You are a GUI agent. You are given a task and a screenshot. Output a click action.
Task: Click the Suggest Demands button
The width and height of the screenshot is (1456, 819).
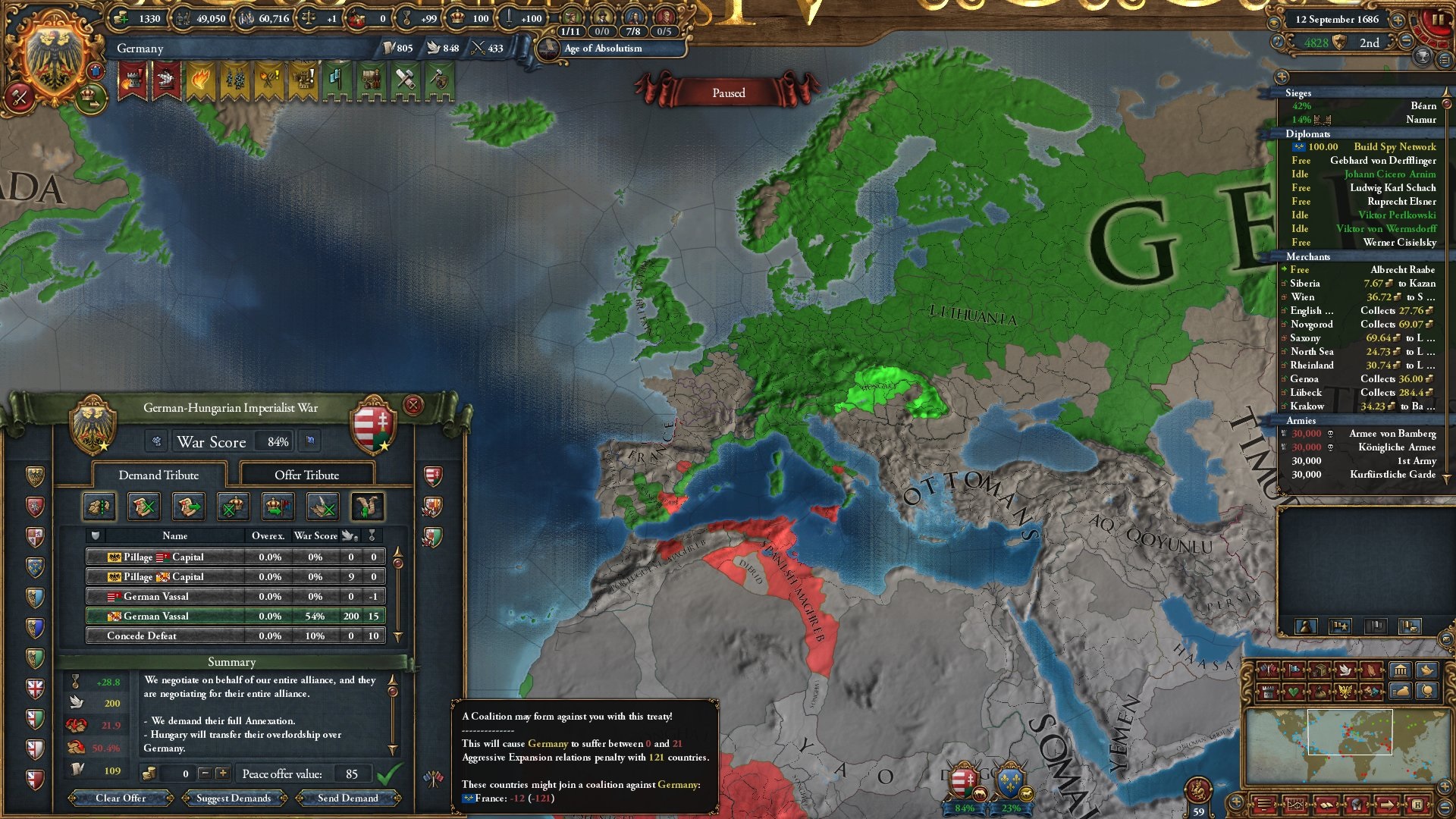(233, 798)
